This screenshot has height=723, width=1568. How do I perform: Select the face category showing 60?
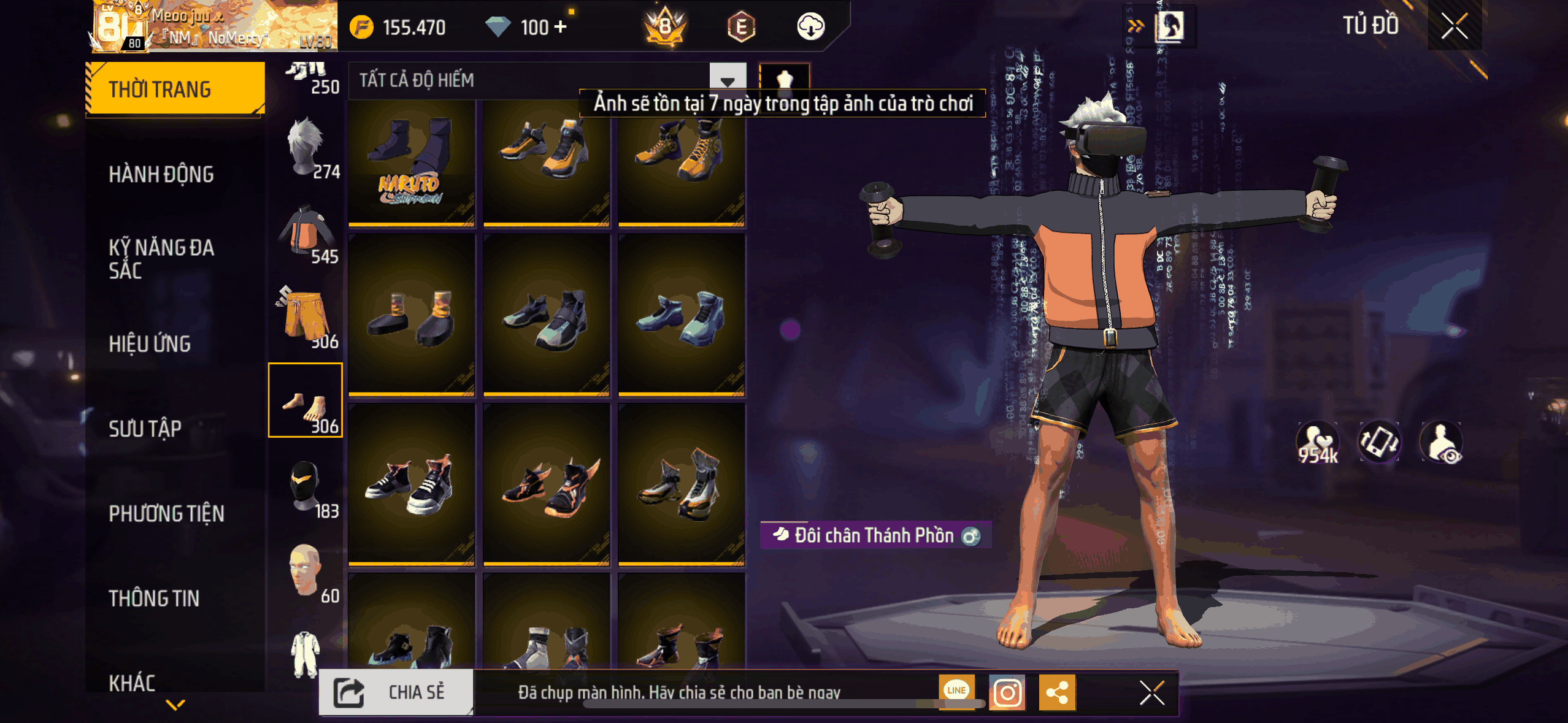(306, 572)
